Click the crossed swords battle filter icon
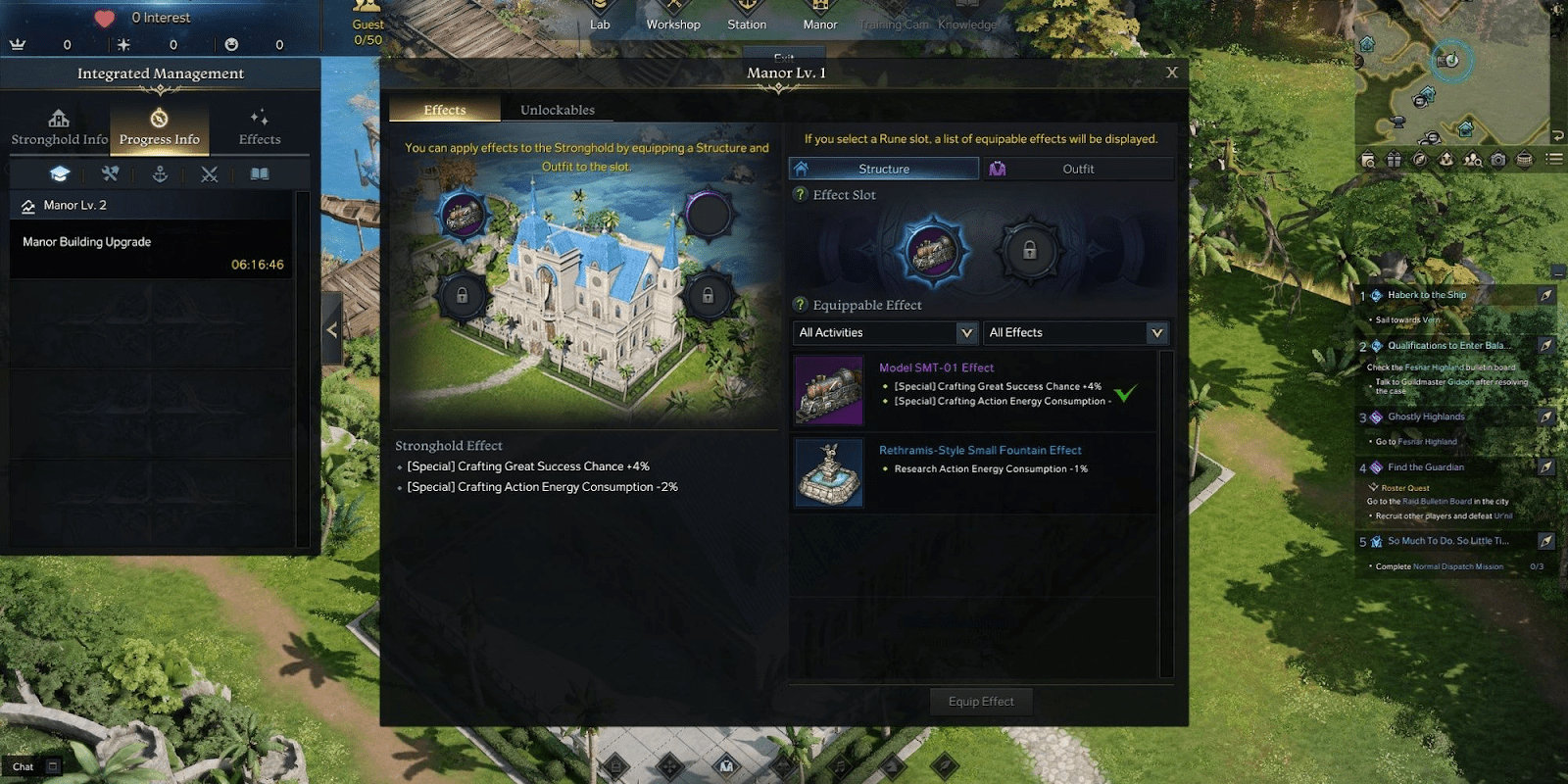 click(209, 173)
